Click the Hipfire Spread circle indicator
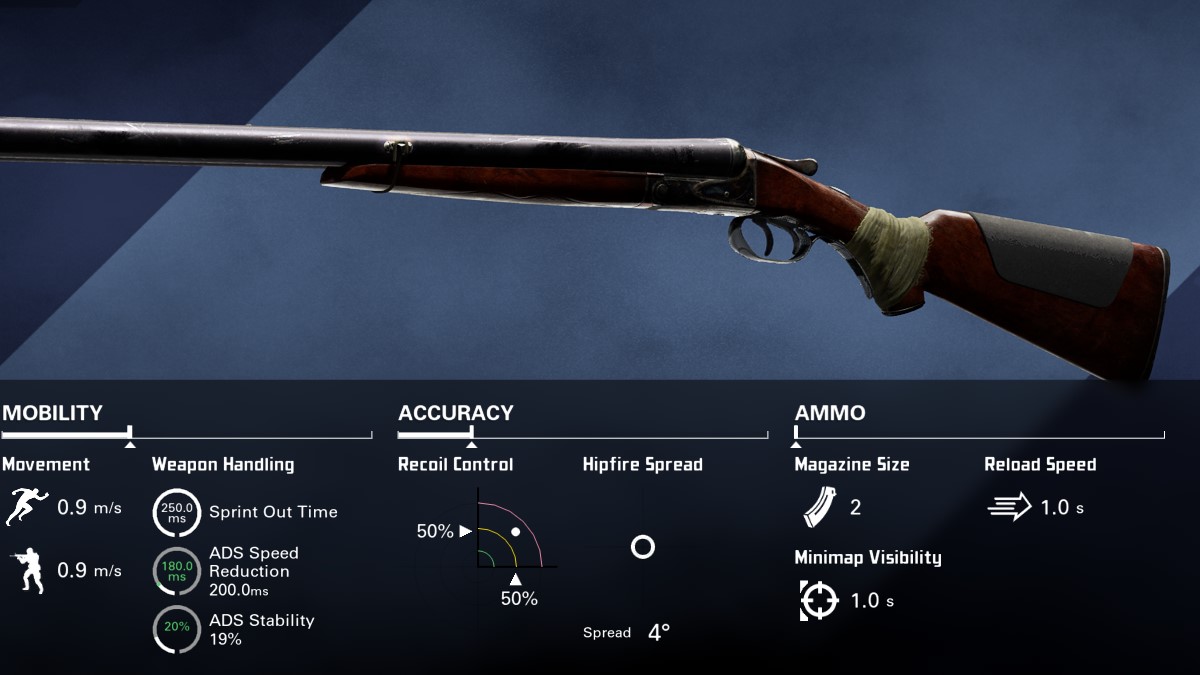Viewport: 1200px width, 675px height. click(x=642, y=547)
